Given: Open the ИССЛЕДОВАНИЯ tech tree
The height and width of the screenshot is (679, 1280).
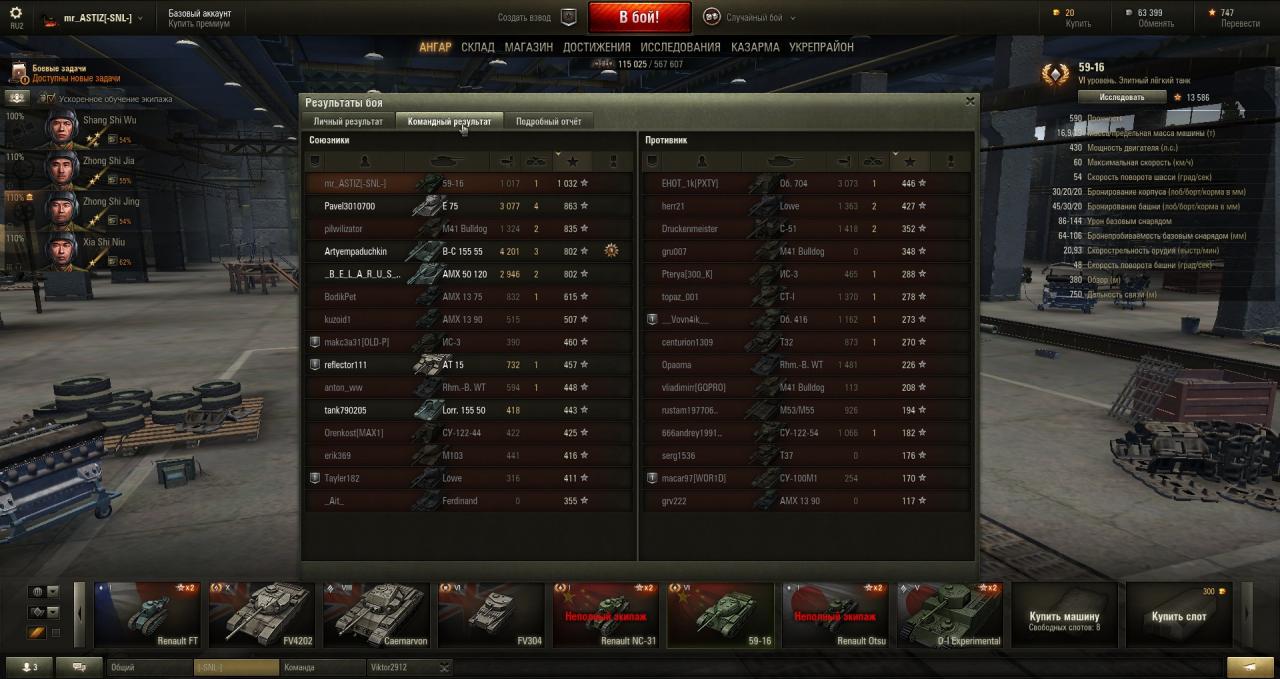Looking at the screenshot, I should [680, 47].
